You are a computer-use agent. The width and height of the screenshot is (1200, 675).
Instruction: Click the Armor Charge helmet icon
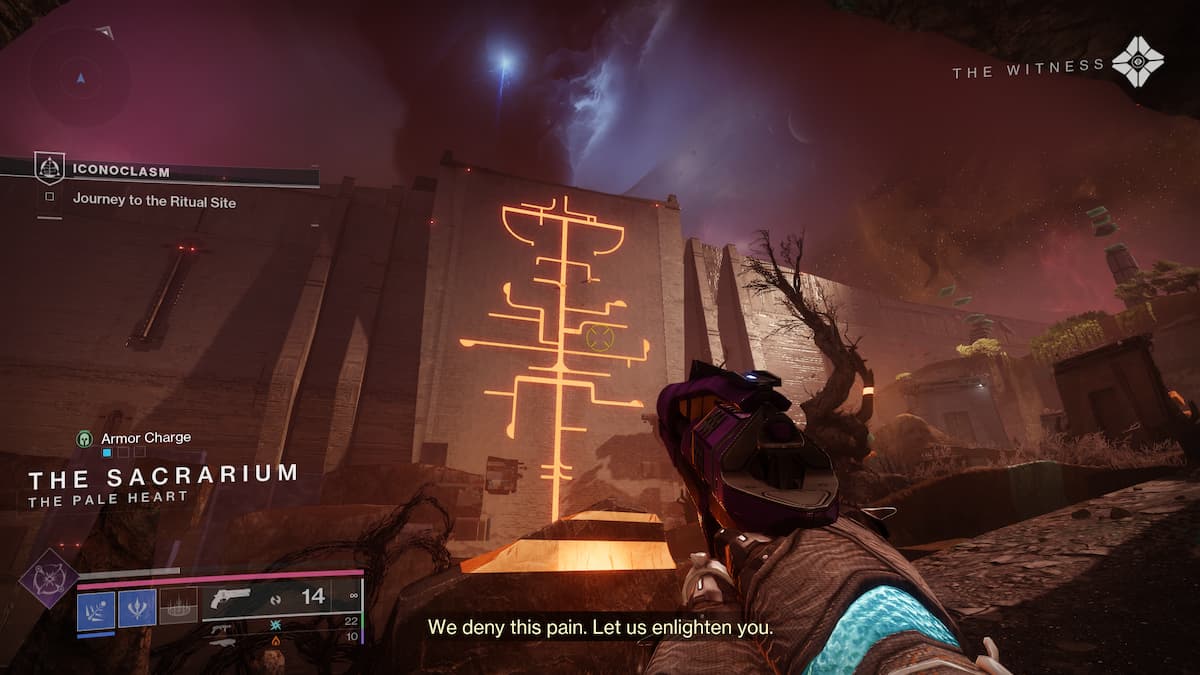[x=85, y=438]
